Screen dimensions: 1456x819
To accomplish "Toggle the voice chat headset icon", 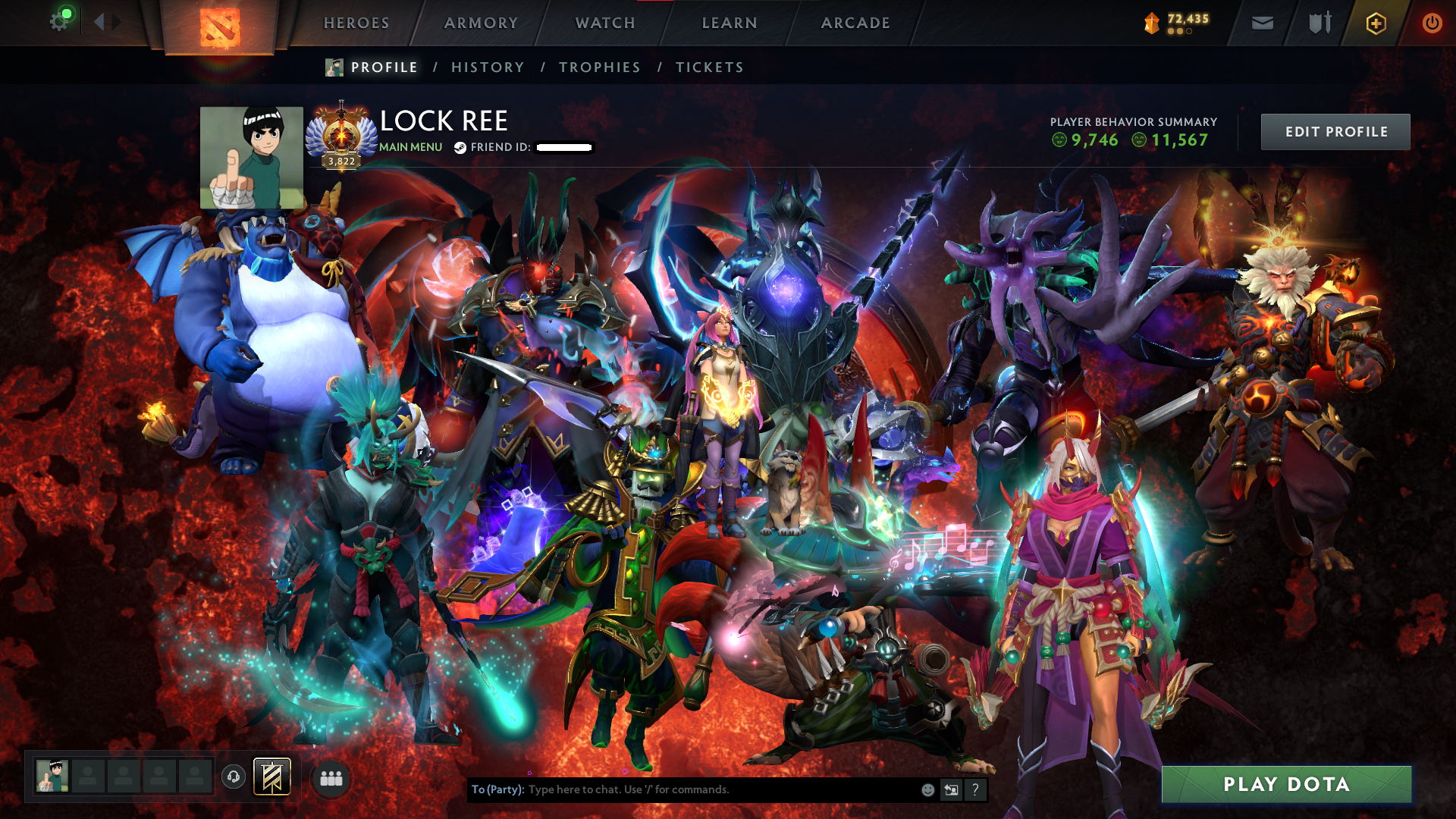I will point(234,777).
